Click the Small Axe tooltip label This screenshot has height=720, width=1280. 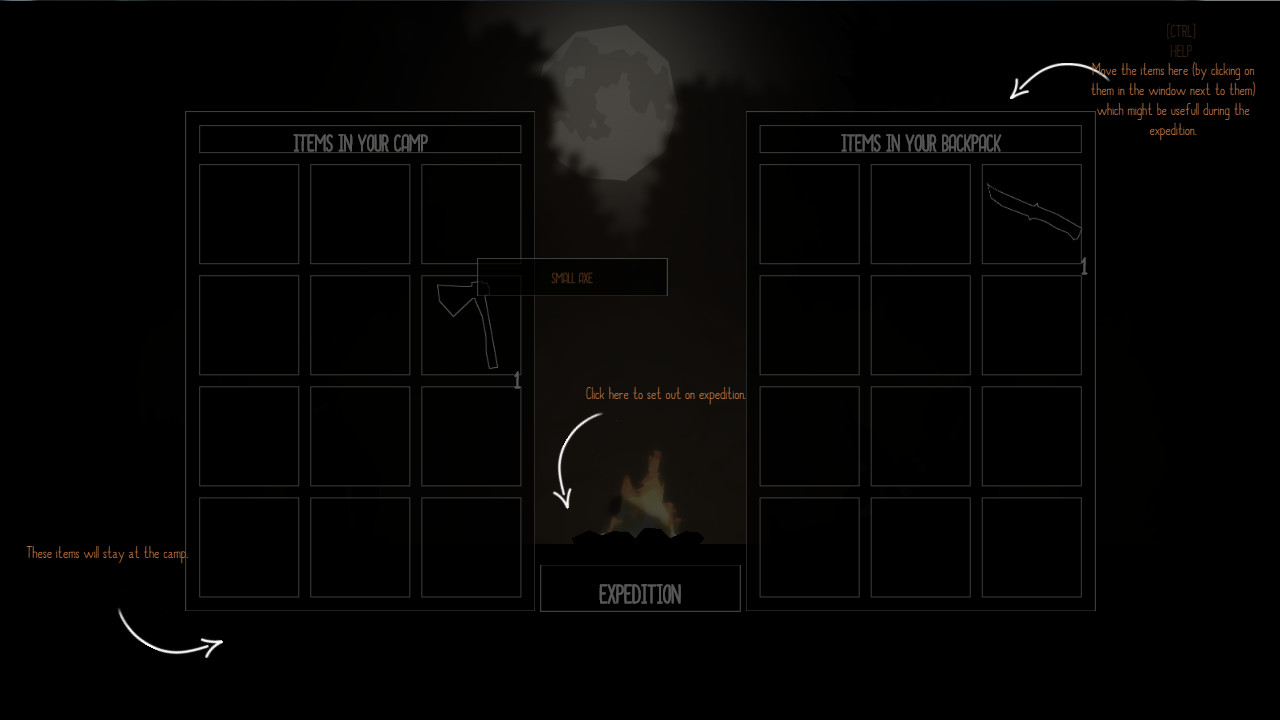point(572,277)
